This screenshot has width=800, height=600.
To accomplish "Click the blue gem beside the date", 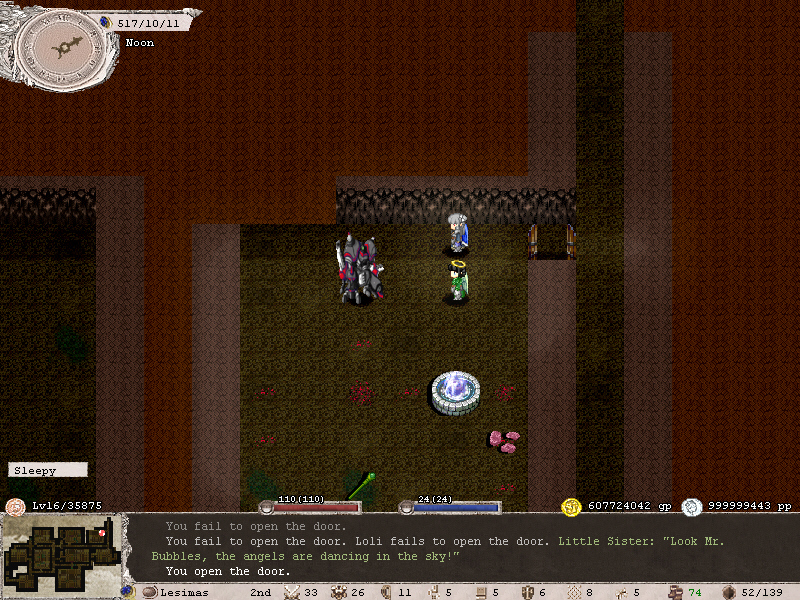I will (x=107, y=22).
